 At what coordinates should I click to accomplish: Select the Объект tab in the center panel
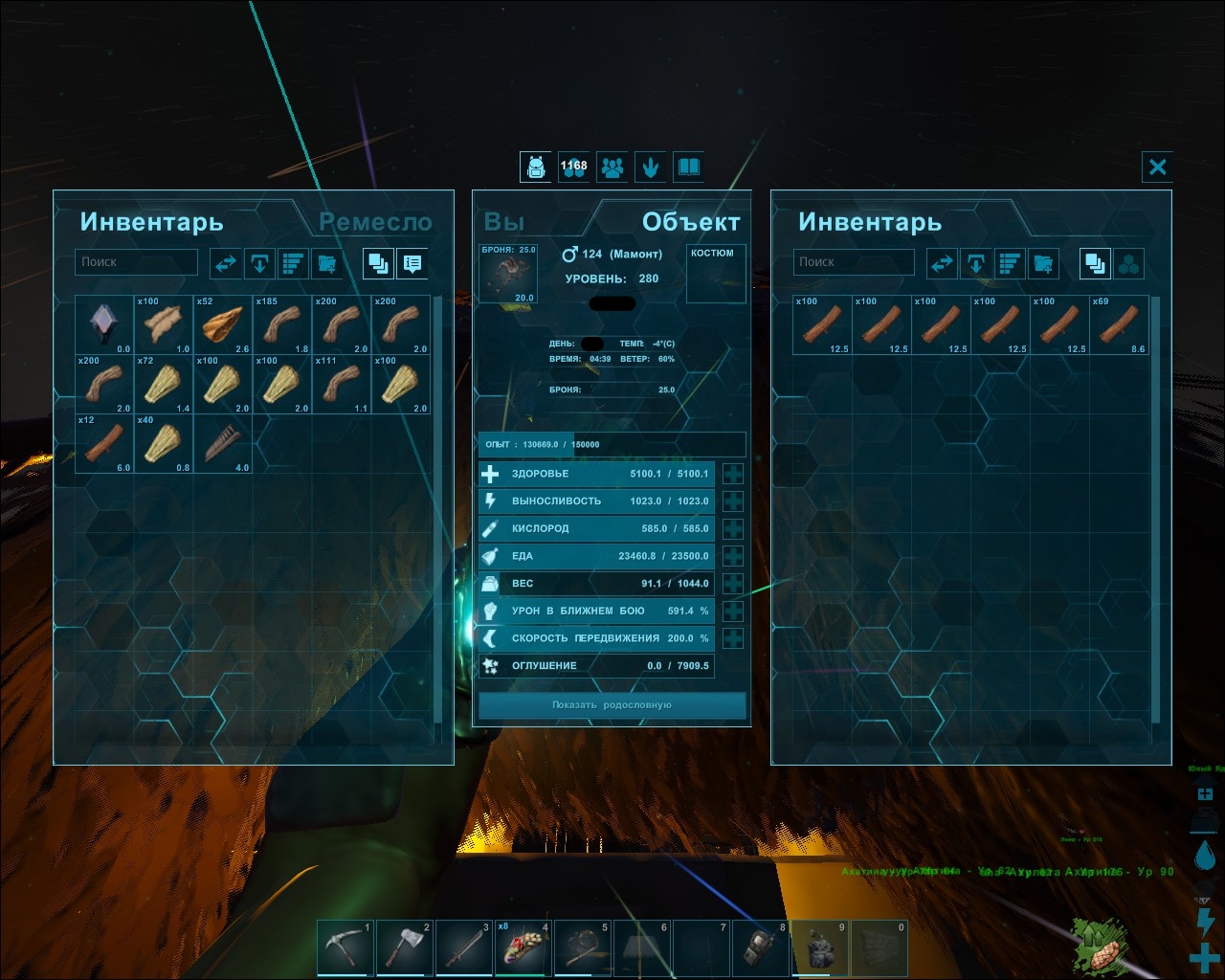coord(691,221)
